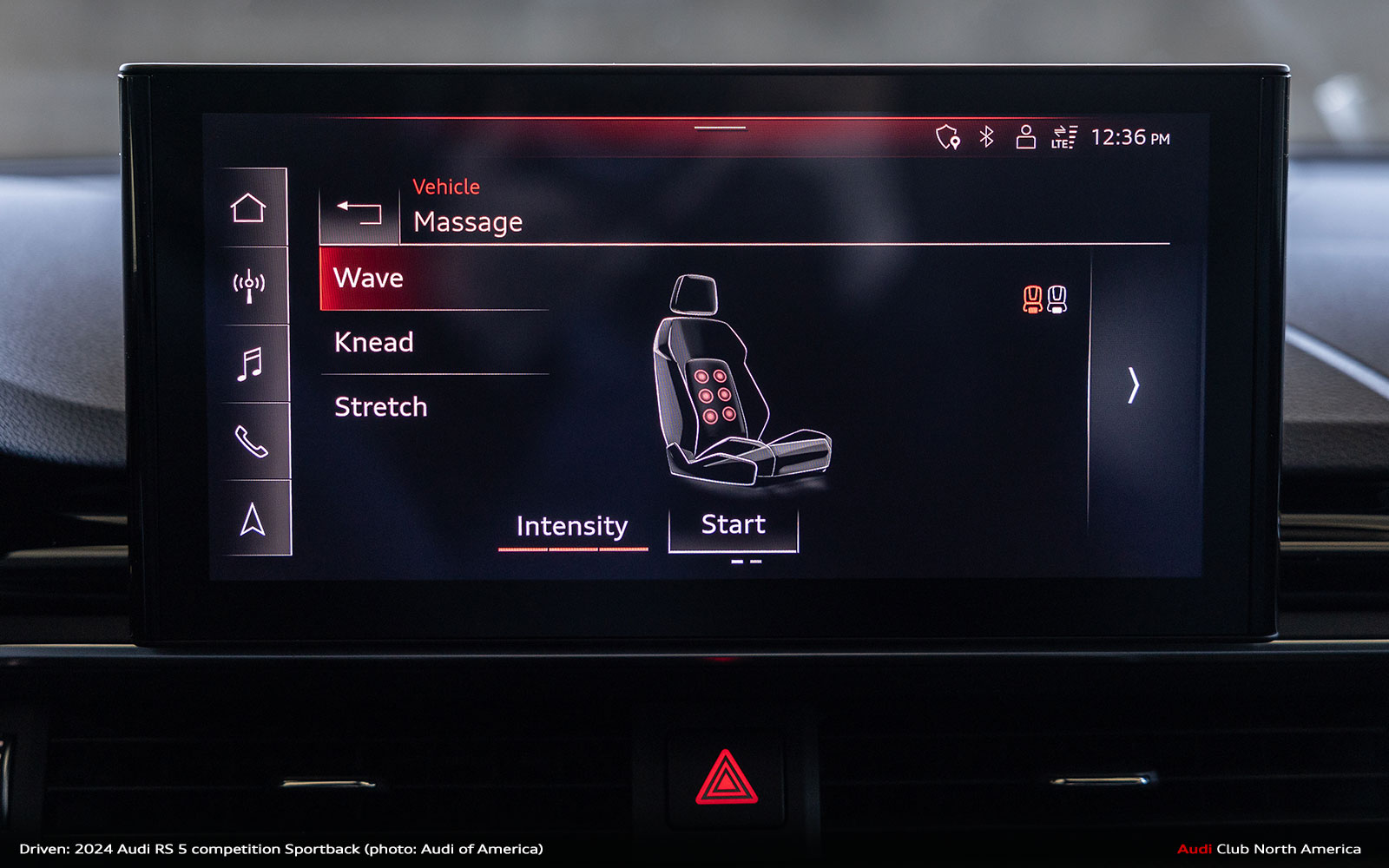Open the phone menu
Viewport: 1389px width, 868px height.
tap(251, 442)
